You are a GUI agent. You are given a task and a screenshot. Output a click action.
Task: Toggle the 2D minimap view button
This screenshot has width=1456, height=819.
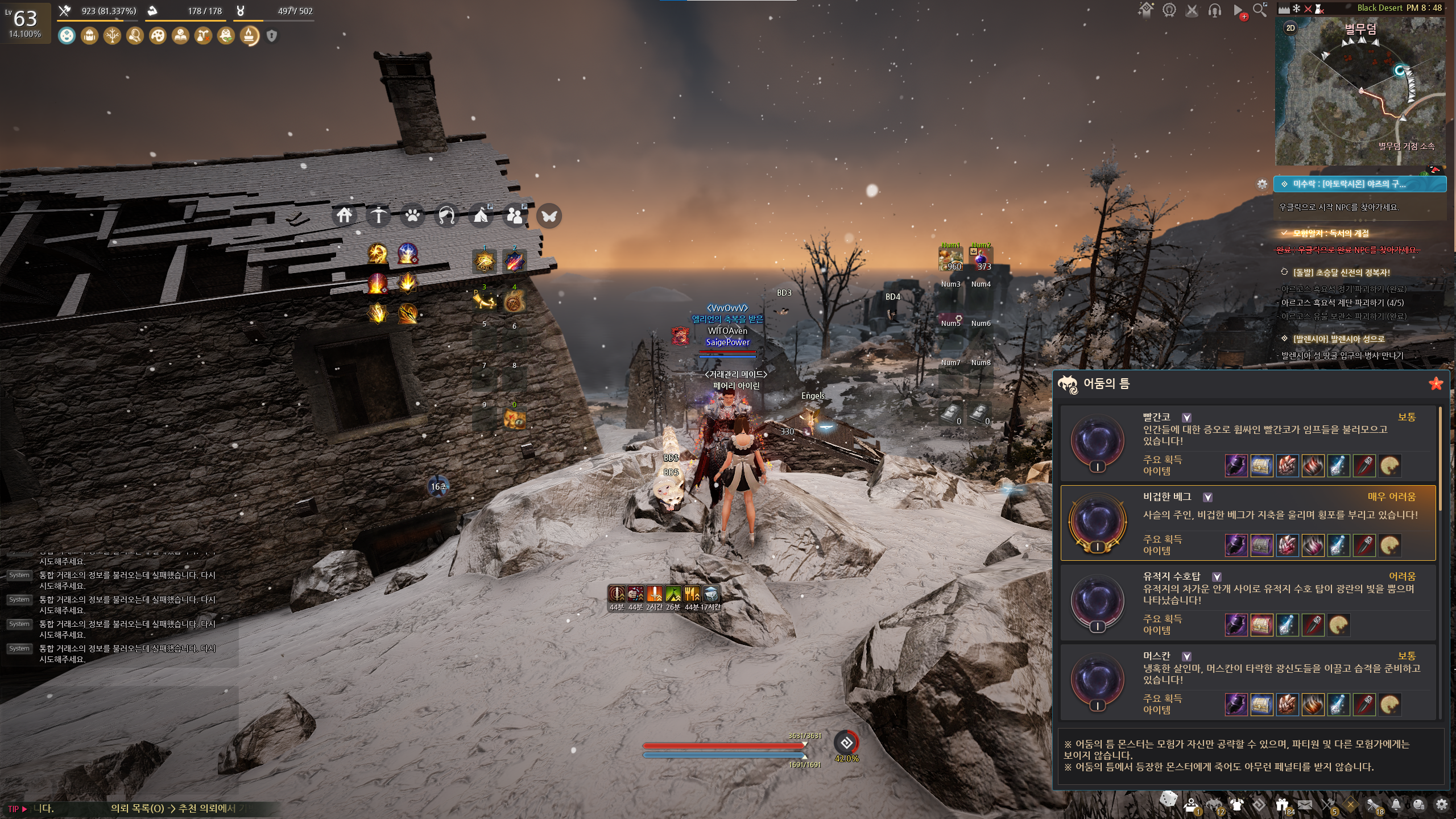[x=1290, y=28]
